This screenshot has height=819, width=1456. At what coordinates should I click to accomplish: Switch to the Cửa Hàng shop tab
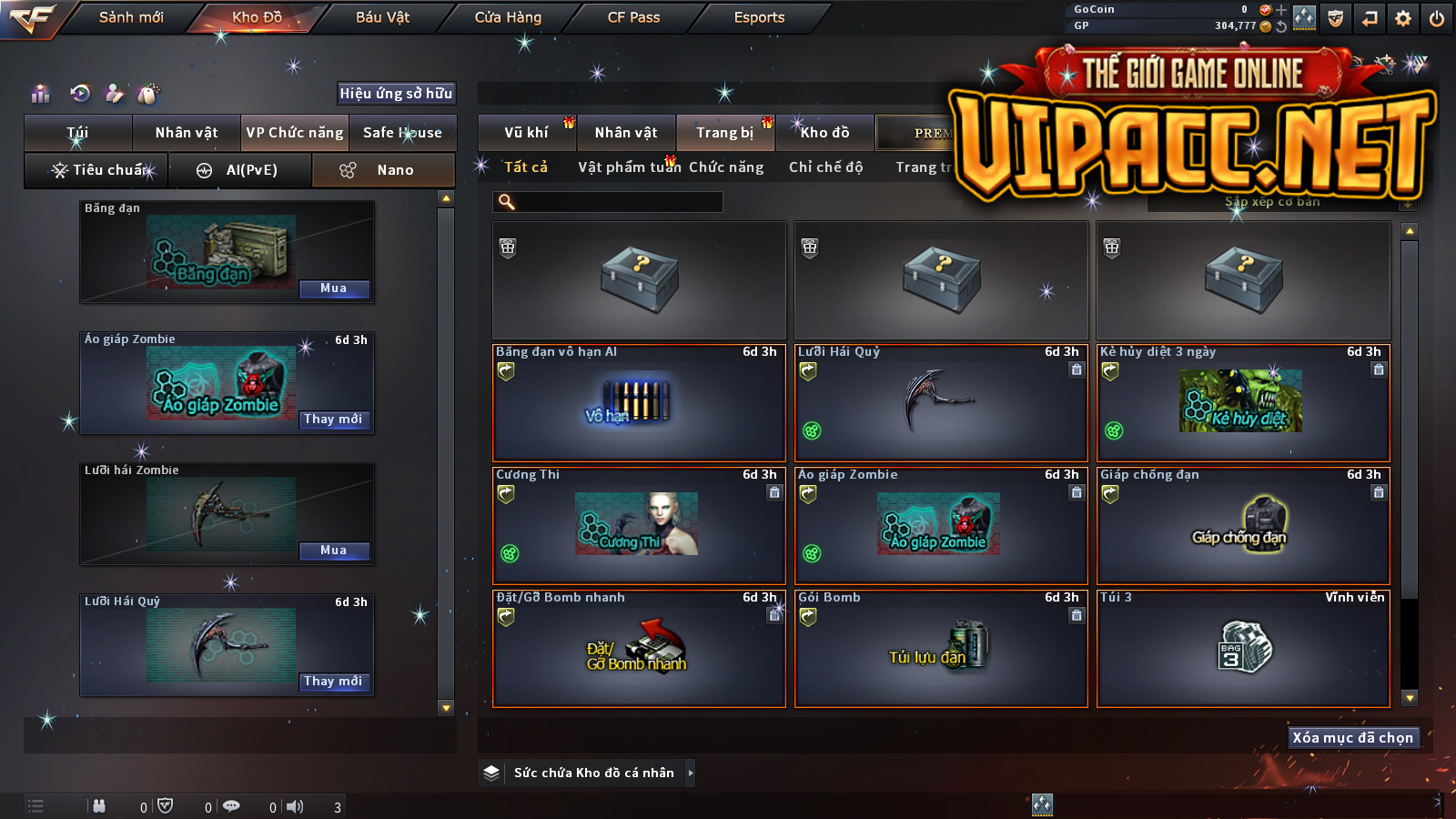[508, 17]
